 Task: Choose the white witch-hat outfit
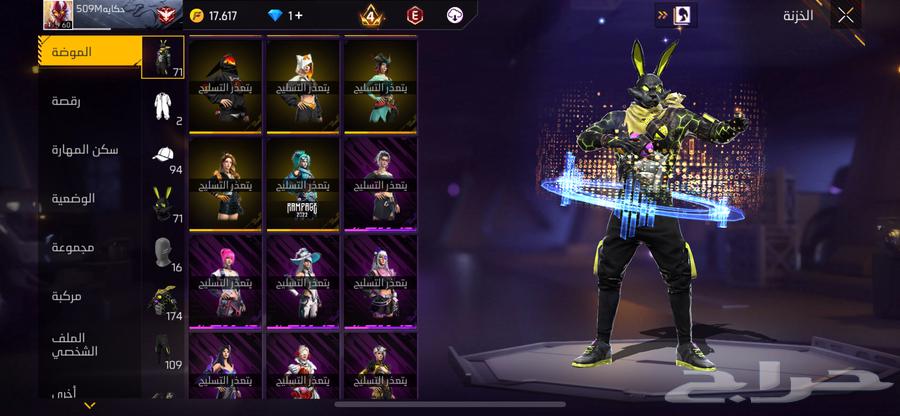click(303, 278)
